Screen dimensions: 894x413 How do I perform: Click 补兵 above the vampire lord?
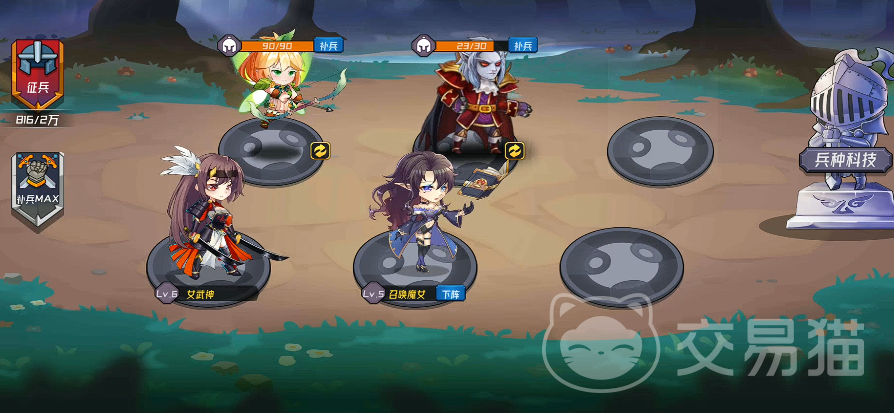tap(523, 45)
